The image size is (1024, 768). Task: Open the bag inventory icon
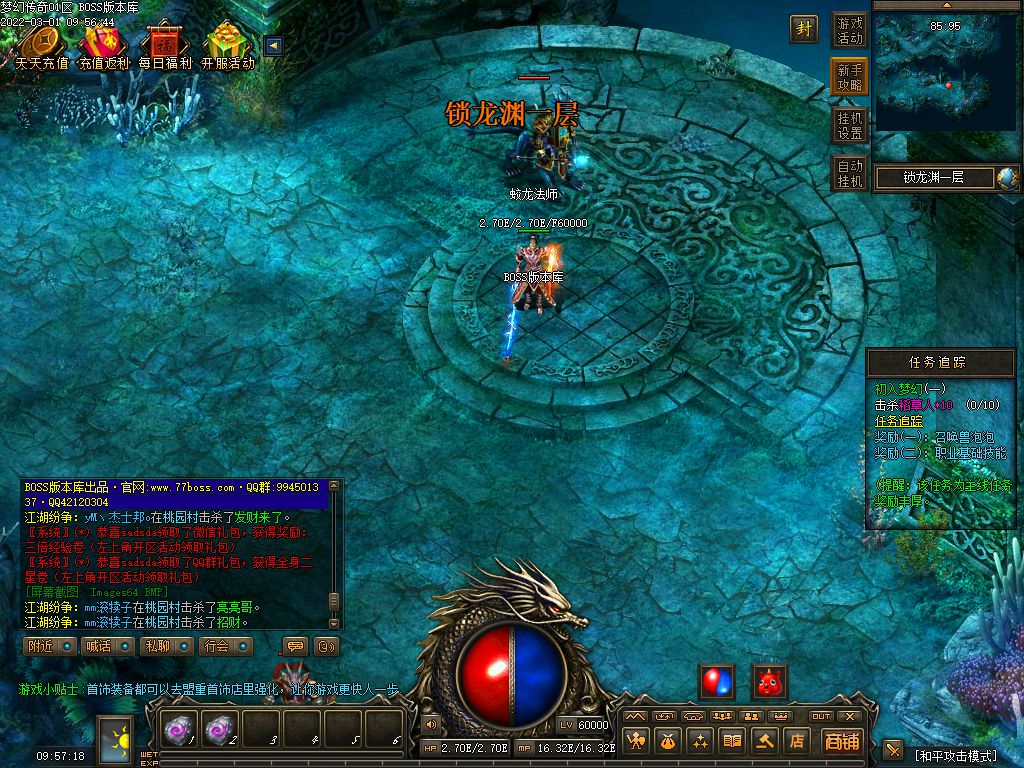pos(667,741)
